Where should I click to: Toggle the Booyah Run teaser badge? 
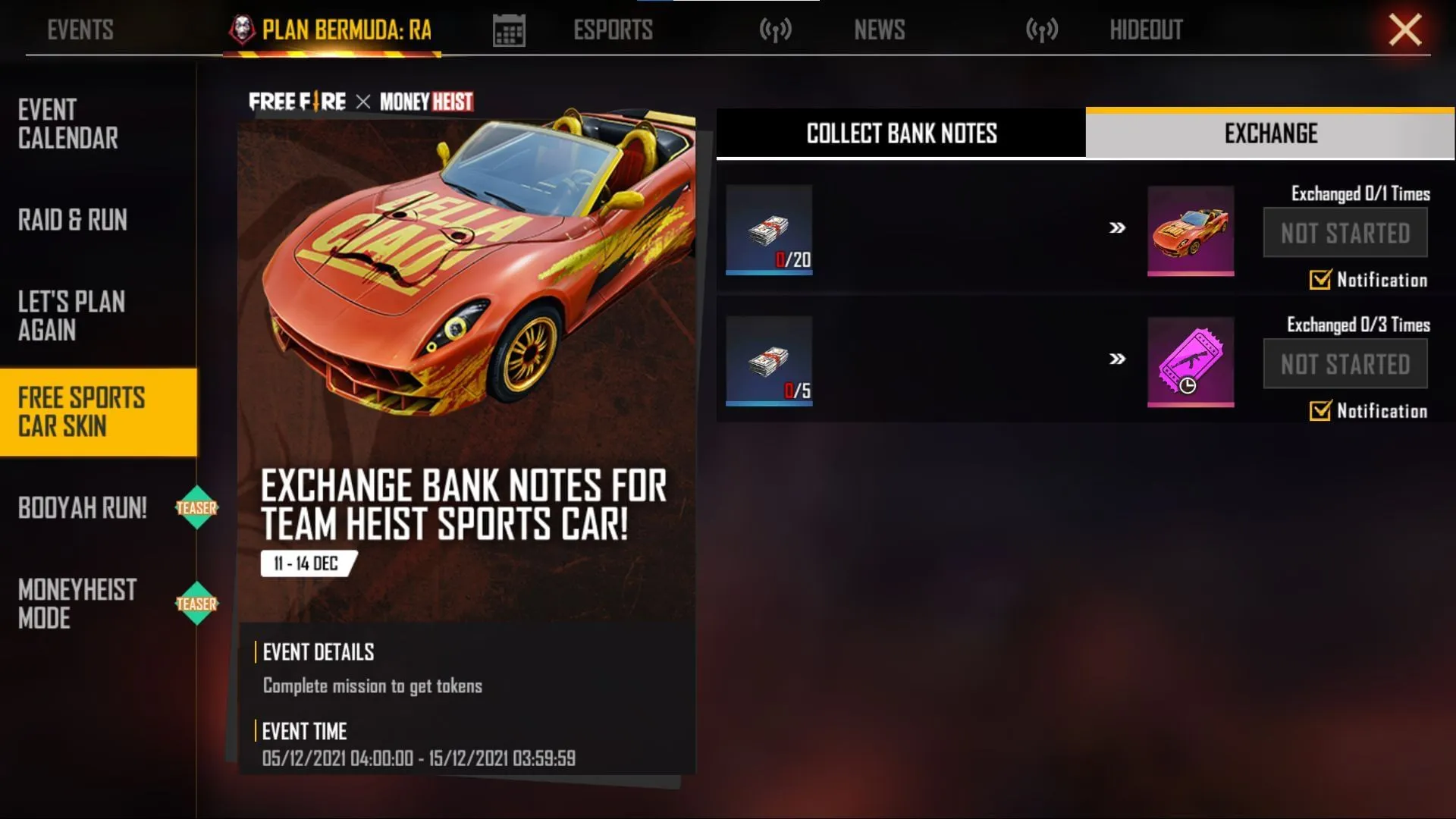click(x=198, y=508)
